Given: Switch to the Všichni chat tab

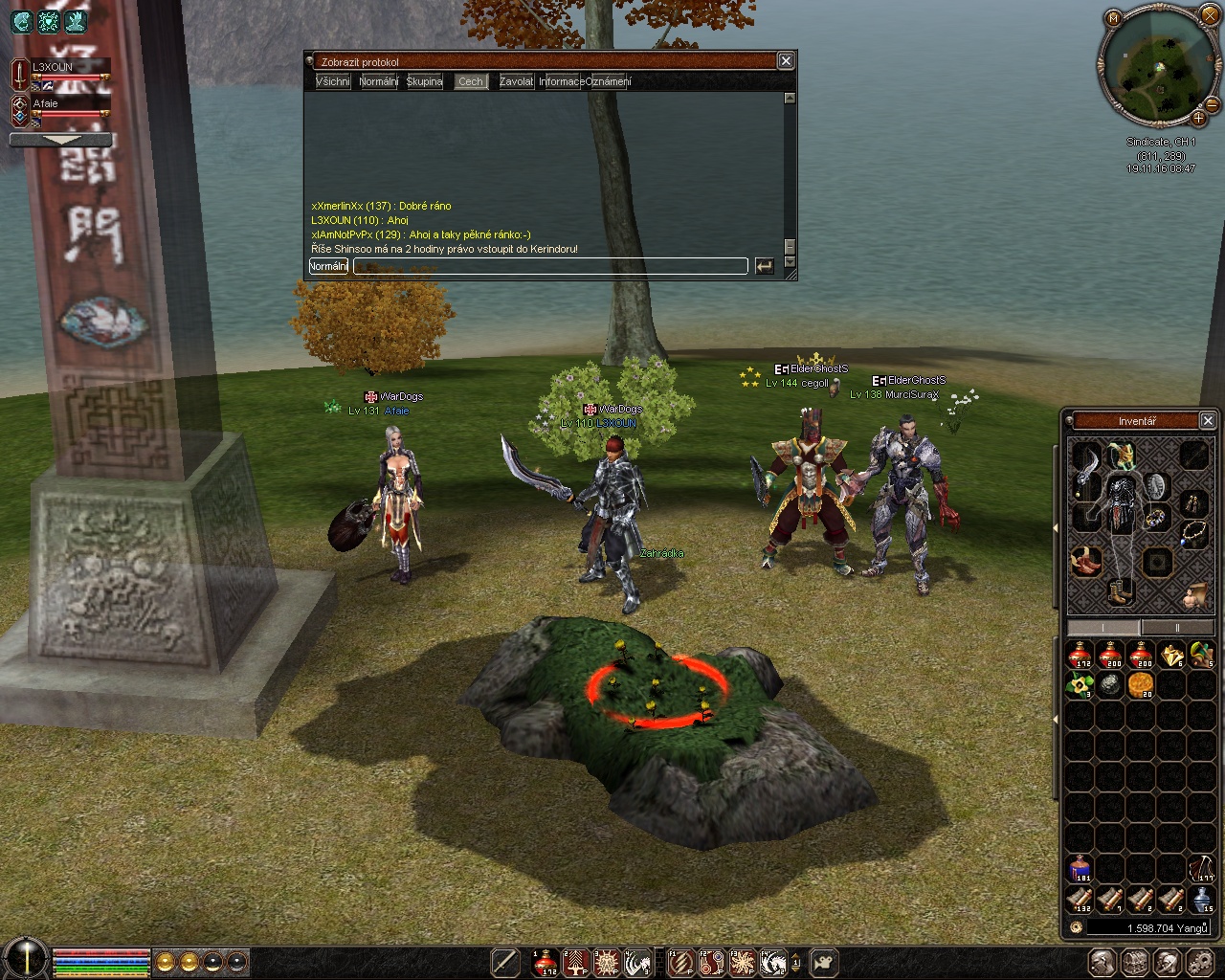Looking at the screenshot, I should [x=333, y=81].
